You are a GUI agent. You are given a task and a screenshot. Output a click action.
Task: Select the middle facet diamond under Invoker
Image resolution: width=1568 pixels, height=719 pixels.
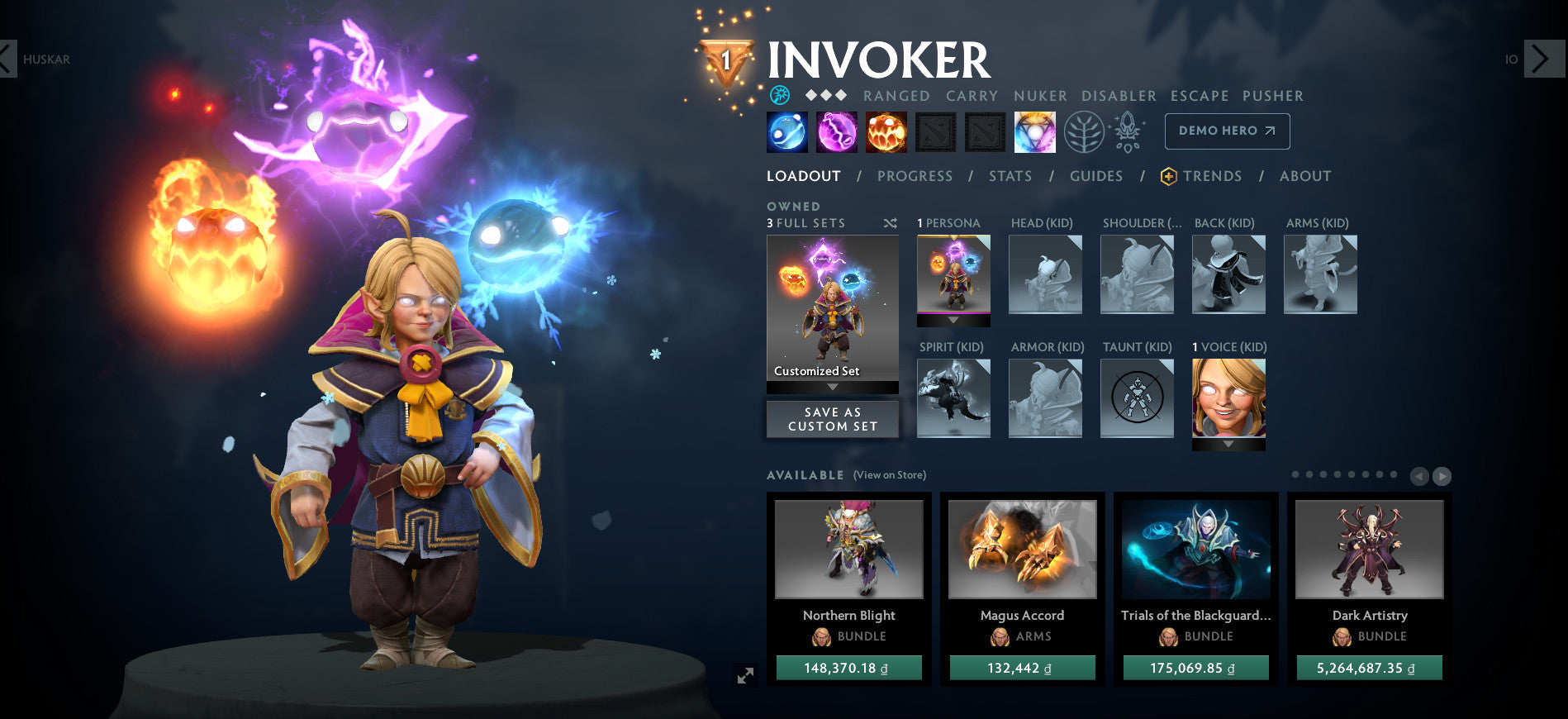pyautogui.click(x=824, y=95)
